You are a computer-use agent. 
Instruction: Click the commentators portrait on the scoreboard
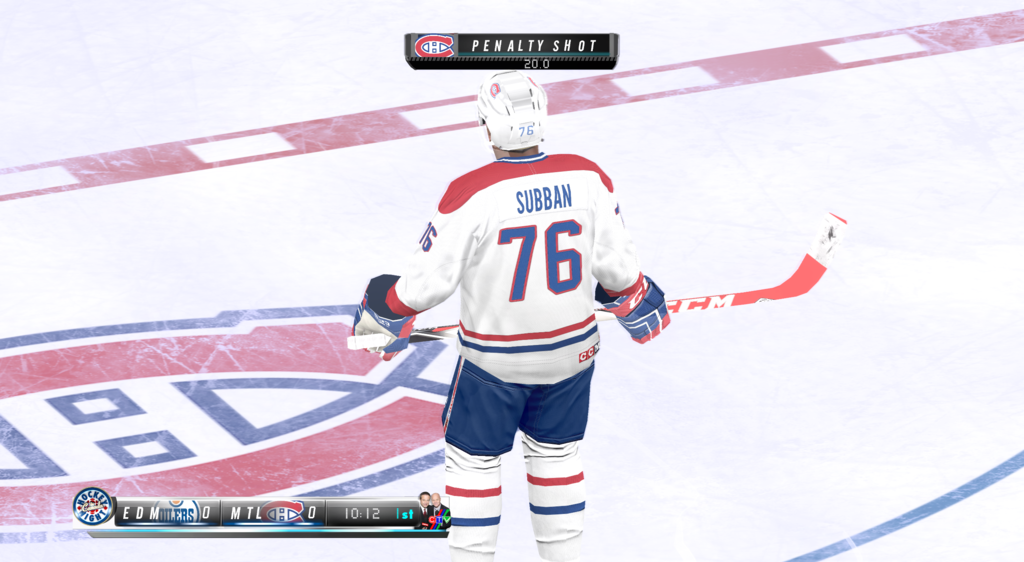(433, 513)
